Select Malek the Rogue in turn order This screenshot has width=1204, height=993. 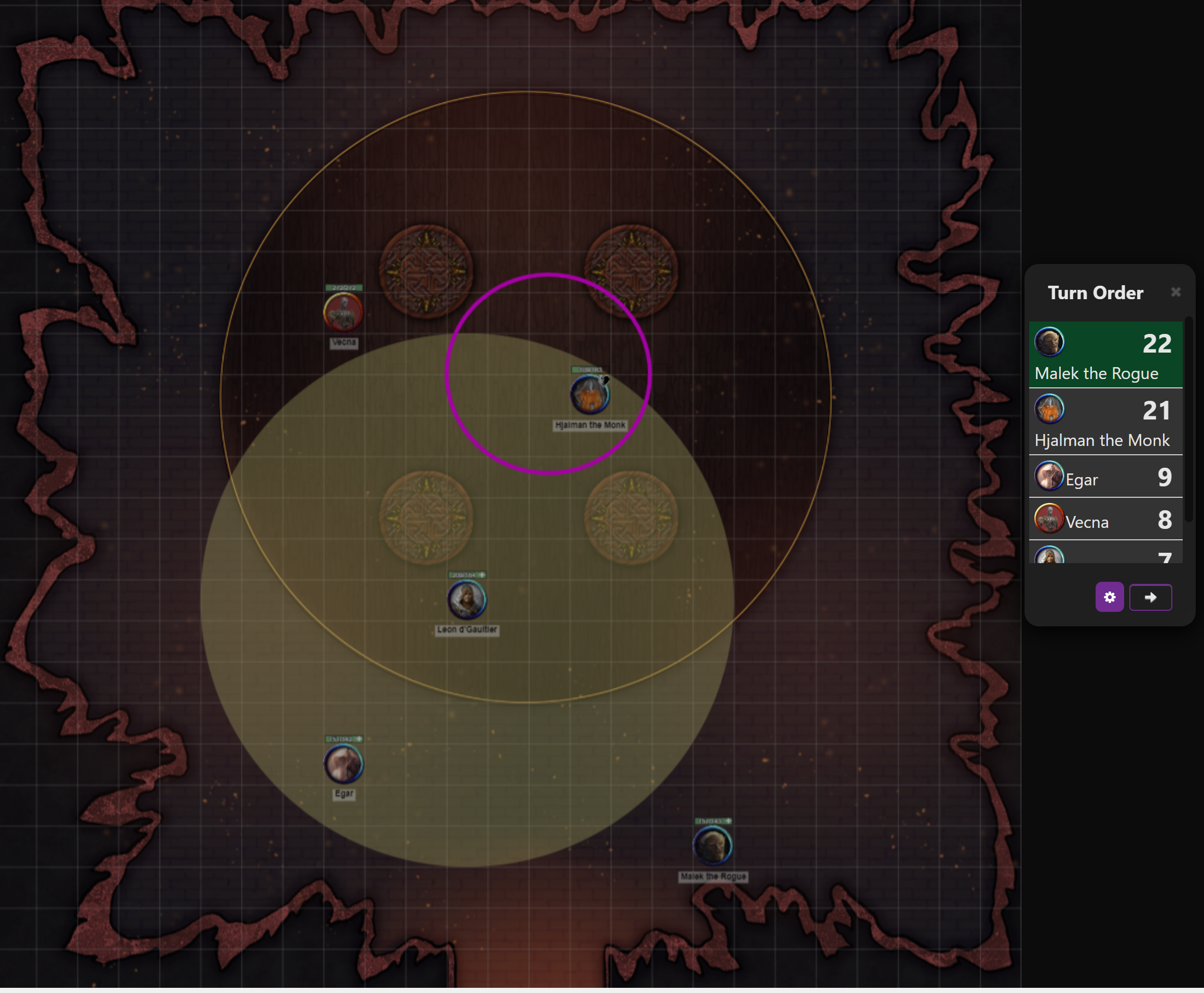click(x=1105, y=355)
